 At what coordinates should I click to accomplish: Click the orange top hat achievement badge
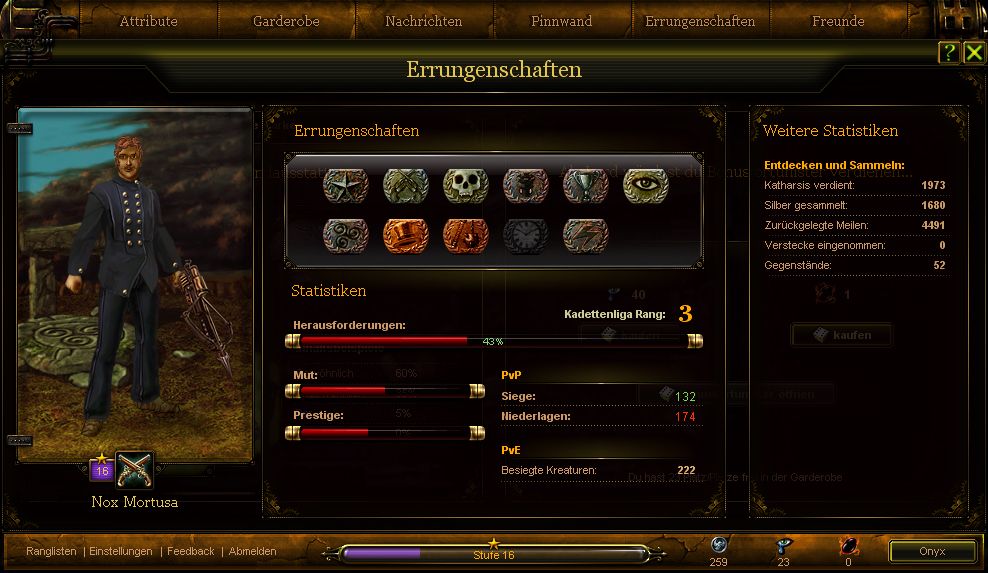405,236
